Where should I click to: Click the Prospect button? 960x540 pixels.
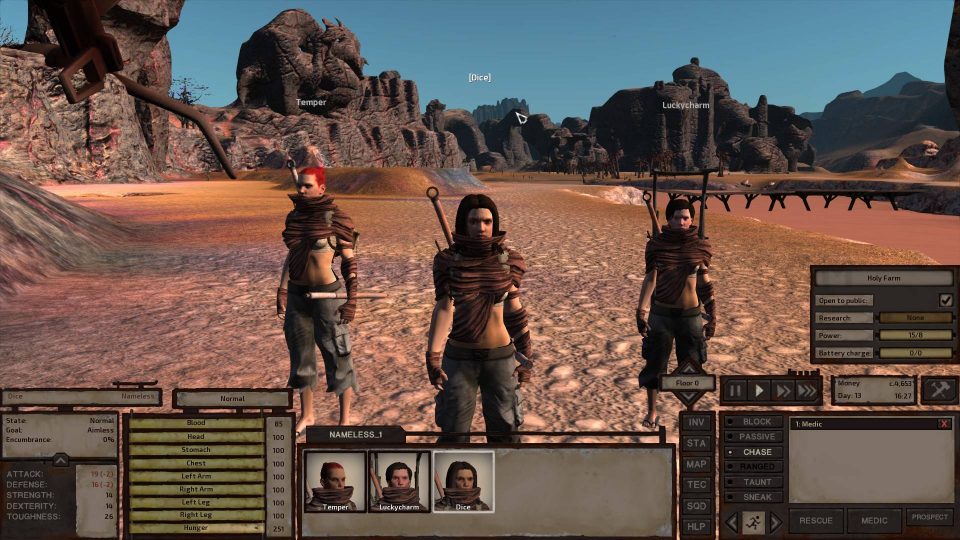[929, 517]
